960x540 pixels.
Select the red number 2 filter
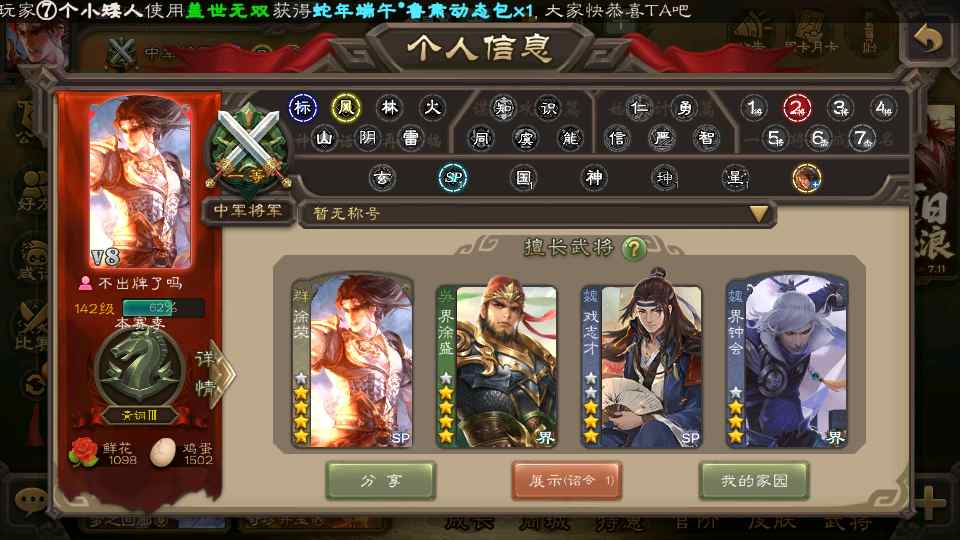coord(797,108)
